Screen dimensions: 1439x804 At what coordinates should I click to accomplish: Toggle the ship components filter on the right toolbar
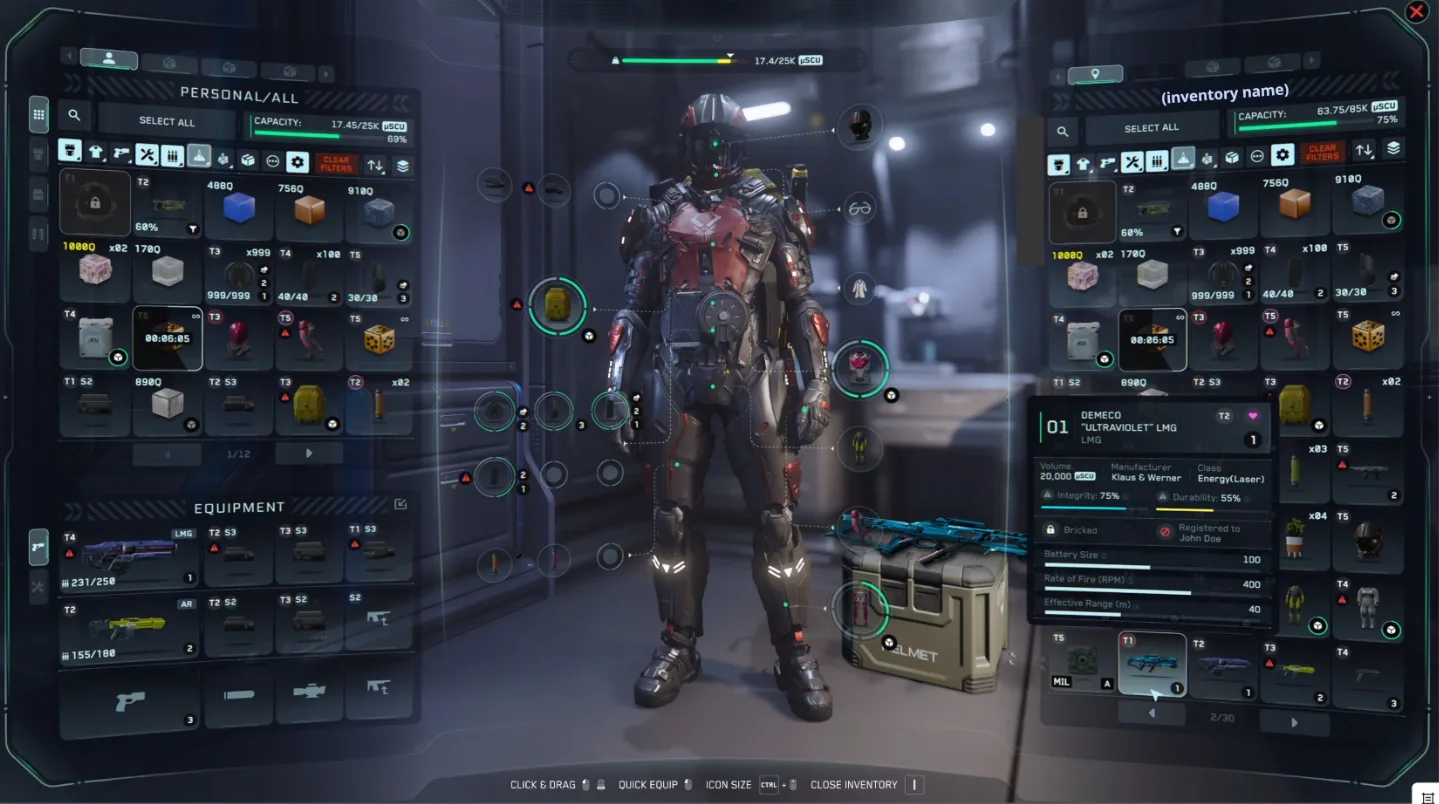[x=1207, y=160]
